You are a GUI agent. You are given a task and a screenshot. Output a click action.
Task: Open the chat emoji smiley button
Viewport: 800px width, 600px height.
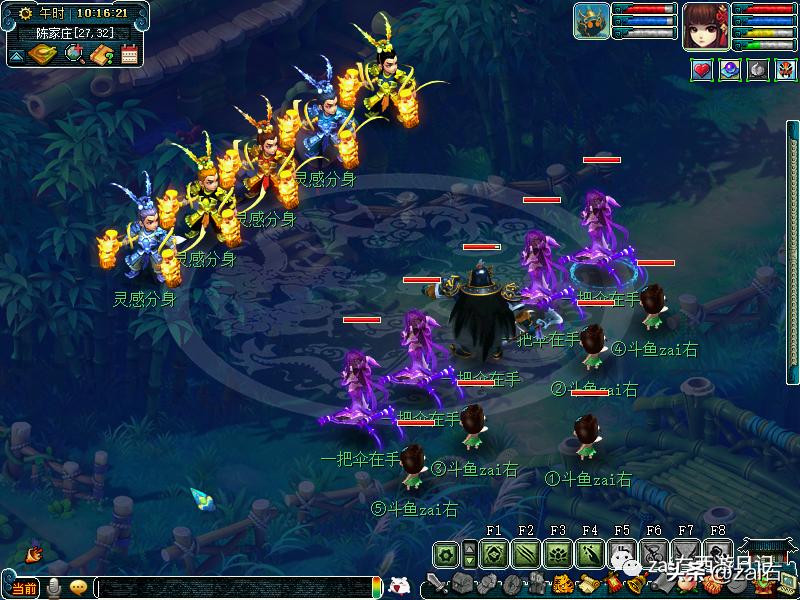77,587
